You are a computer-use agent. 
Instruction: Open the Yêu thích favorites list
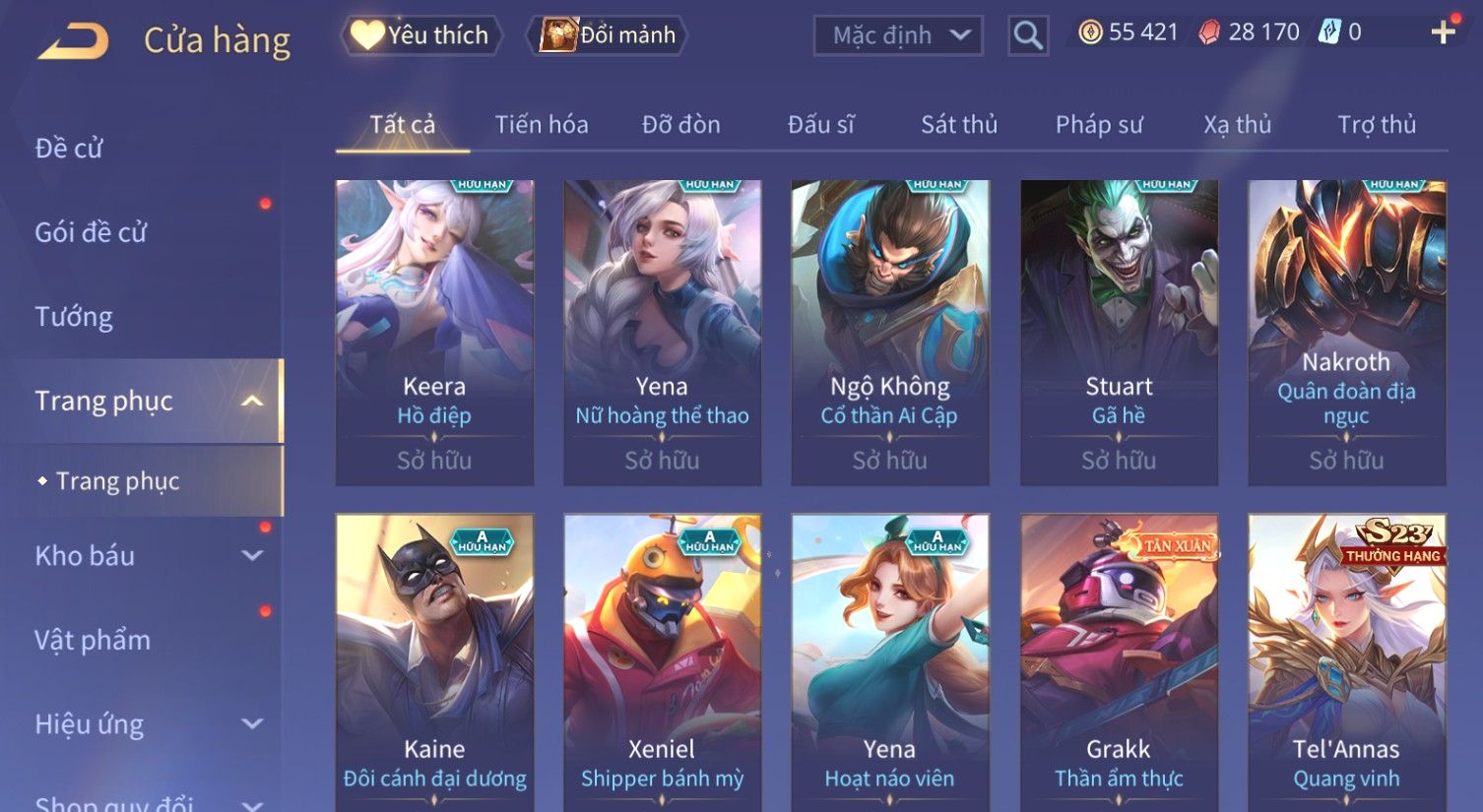coord(421,35)
